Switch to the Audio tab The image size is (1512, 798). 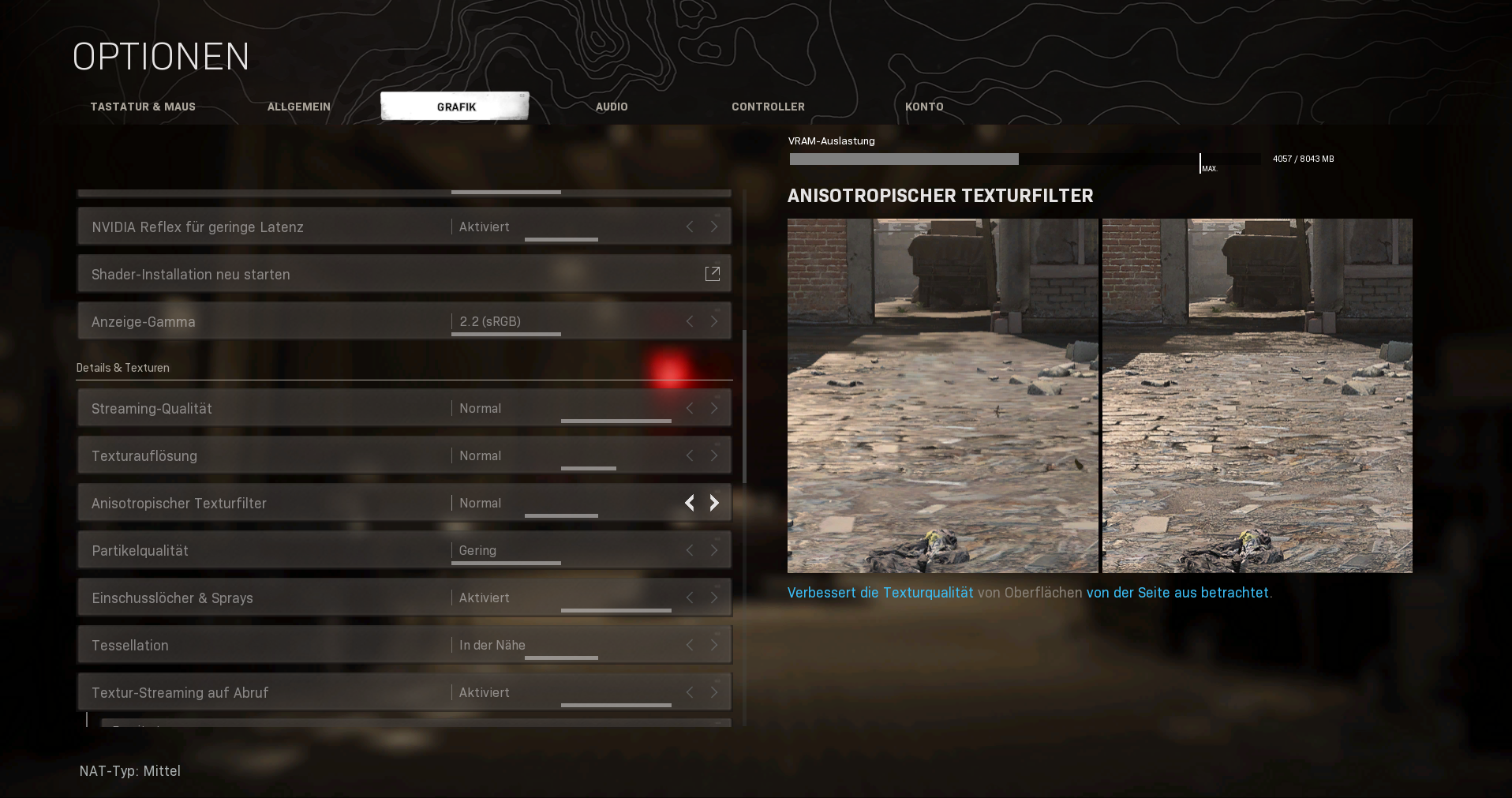coord(612,107)
